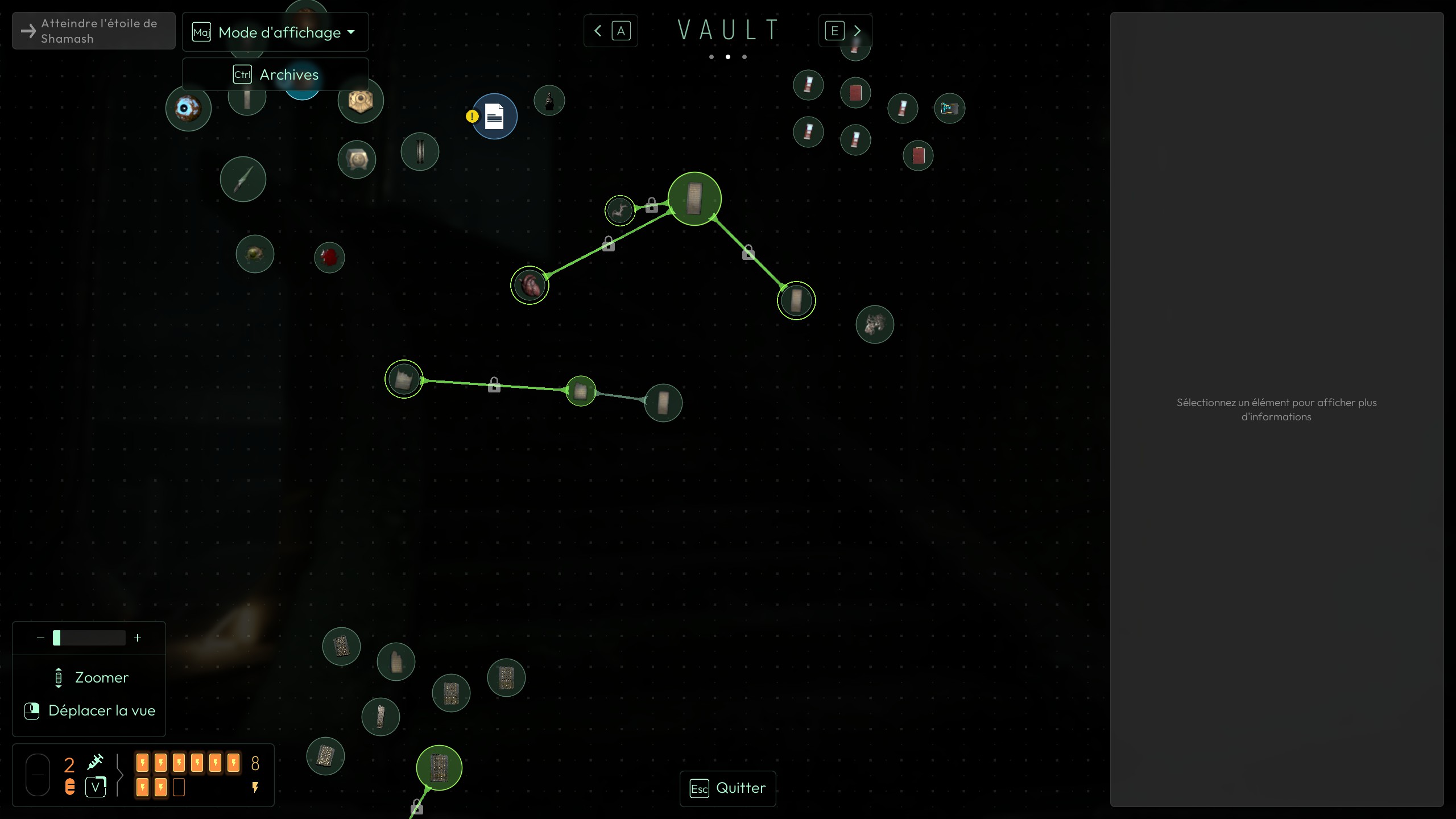
Task: Click the Quitter button
Action: click(x=727, y=788)
